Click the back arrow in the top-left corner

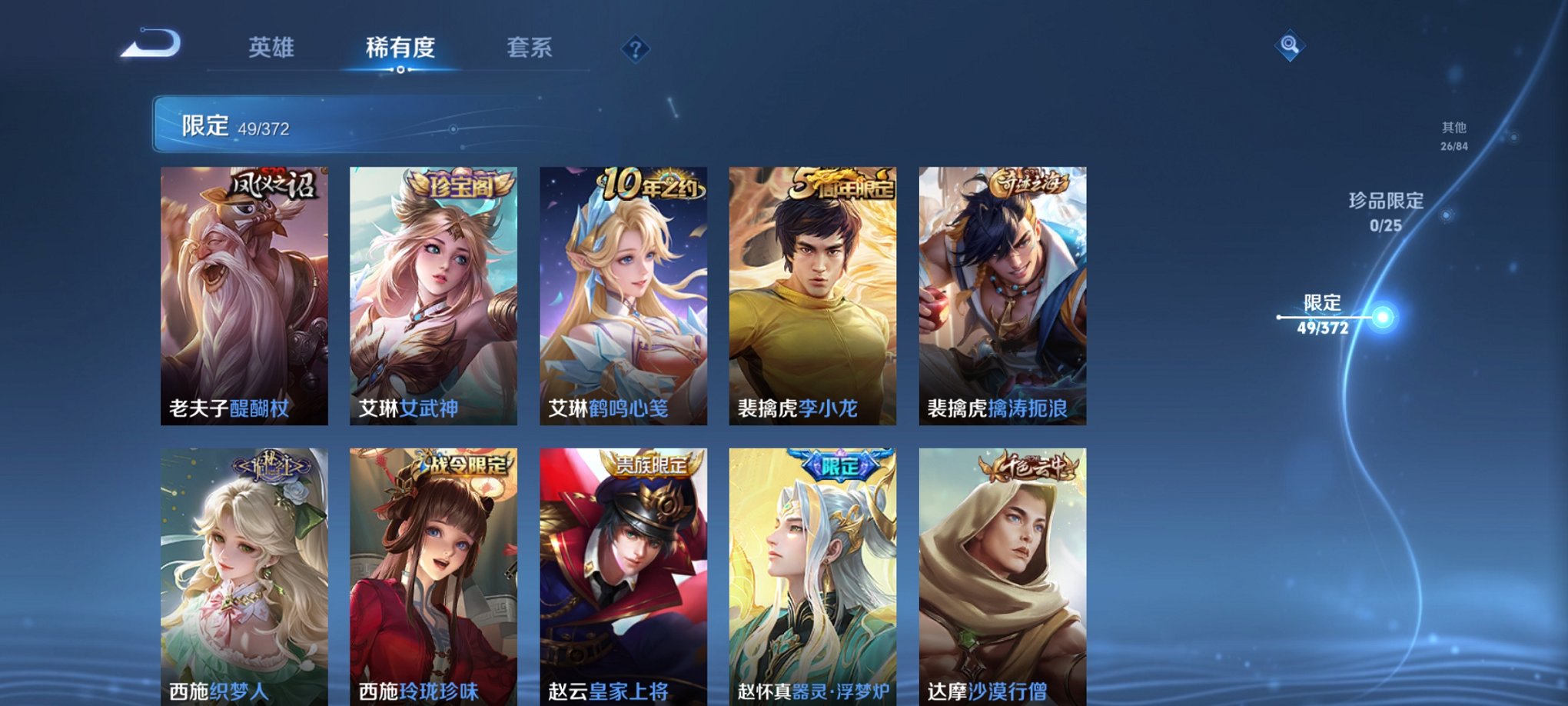coord(151,45)
